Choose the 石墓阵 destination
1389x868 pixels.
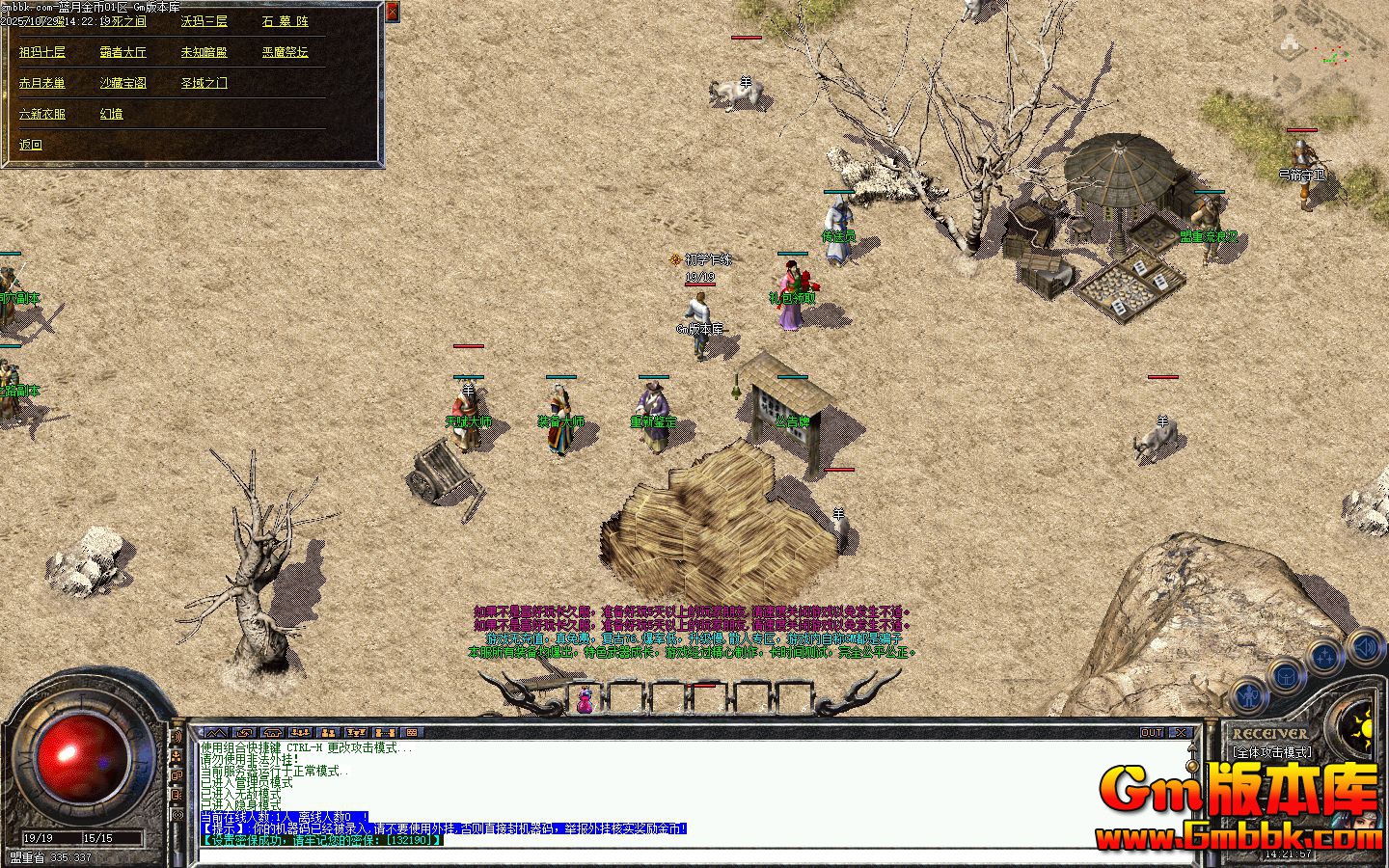tap(285, 21)
